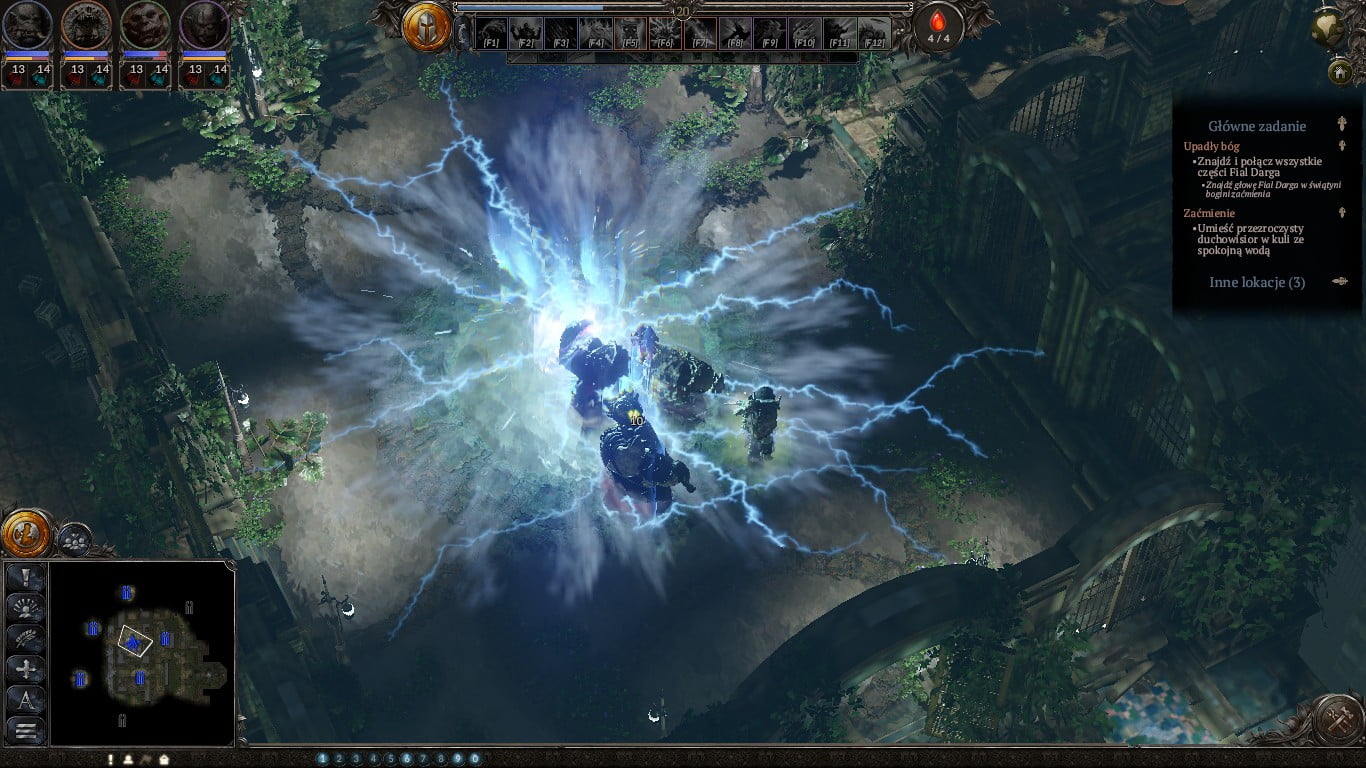
Task: Open the helmet hero menu button
Action: click(427, 26)
